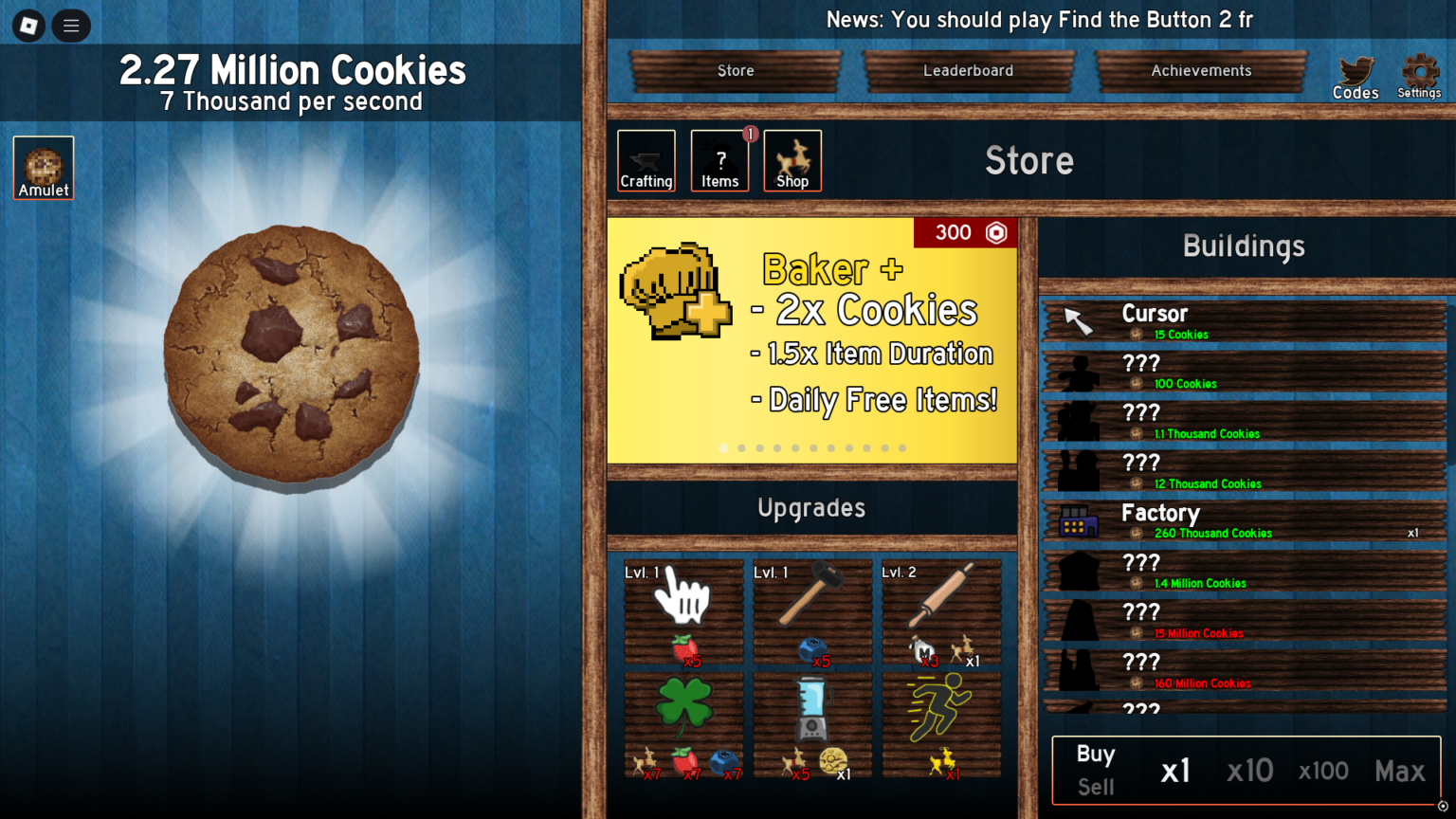Screen dimensions: 1456x819
Task: Select Max purchase amount
Action: (x=1400, y=771)
